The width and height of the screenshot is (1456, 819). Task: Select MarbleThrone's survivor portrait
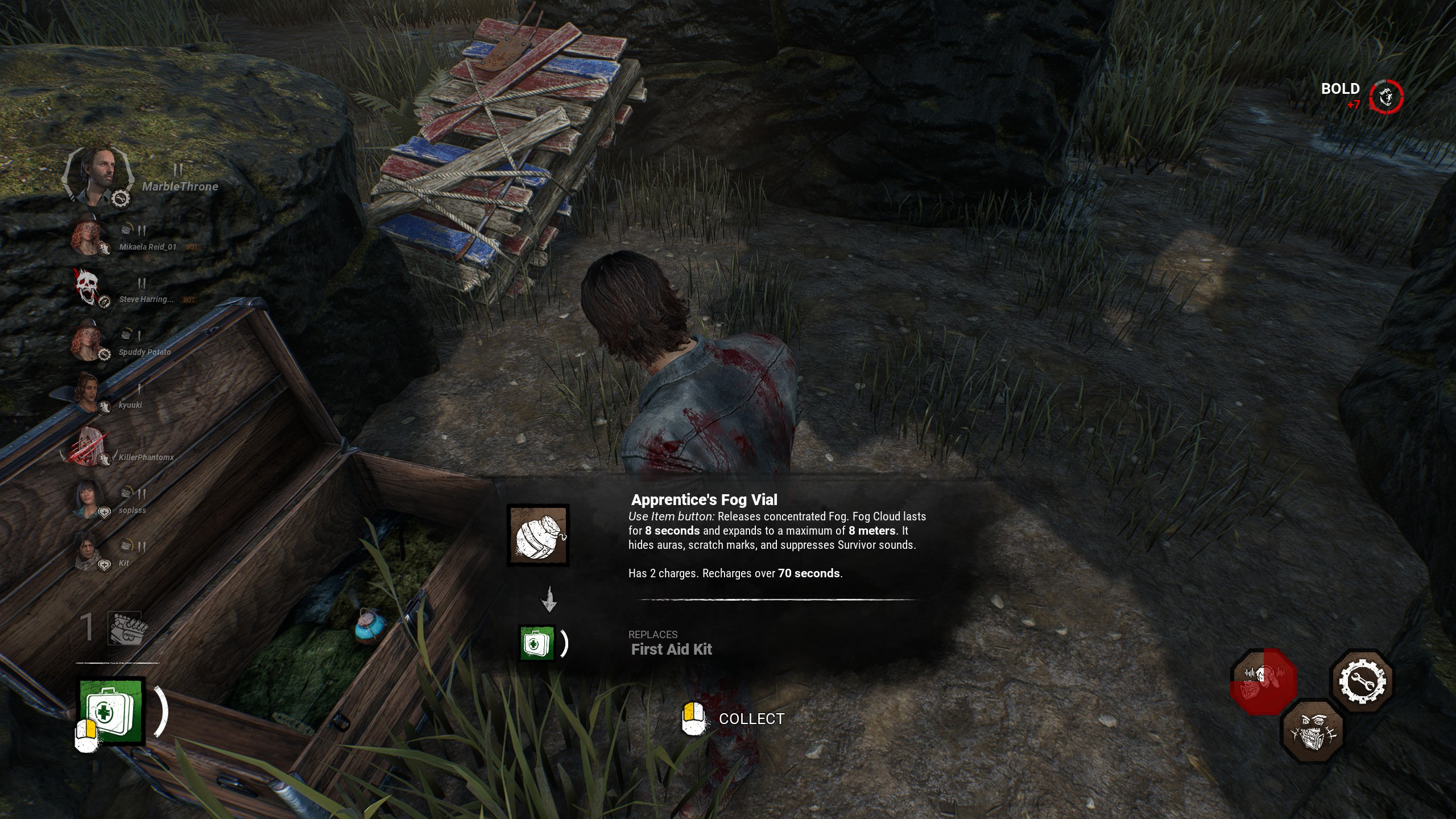tap(98, 175)
